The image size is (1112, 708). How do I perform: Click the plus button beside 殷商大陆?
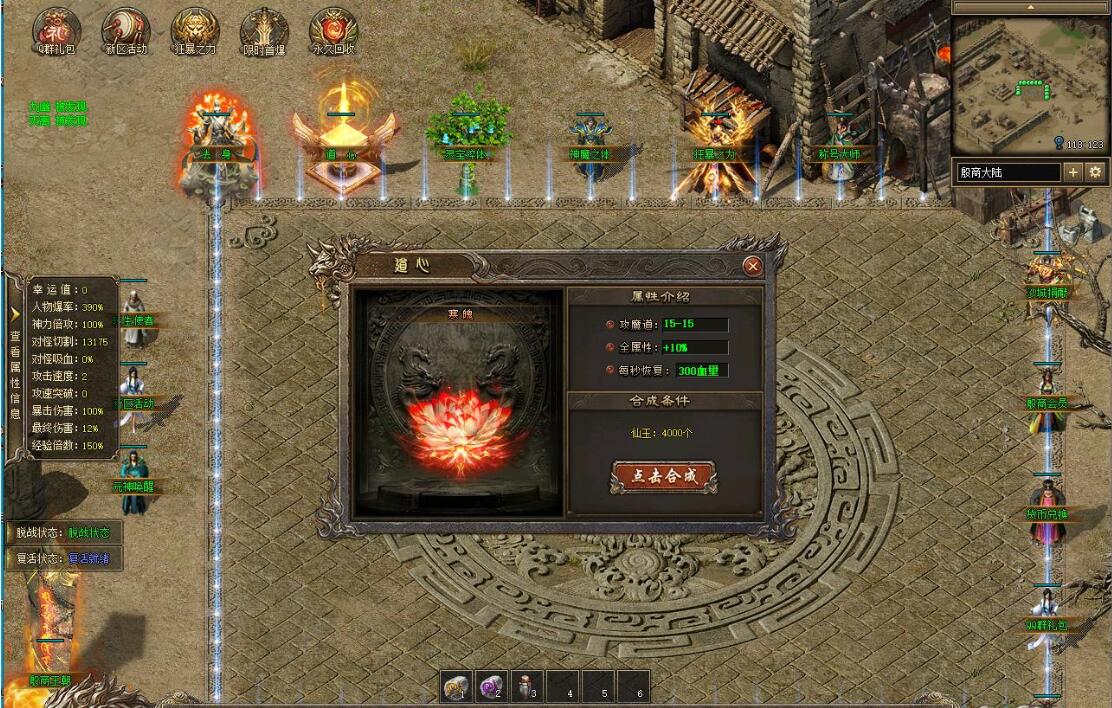[x=1074, y=172]
